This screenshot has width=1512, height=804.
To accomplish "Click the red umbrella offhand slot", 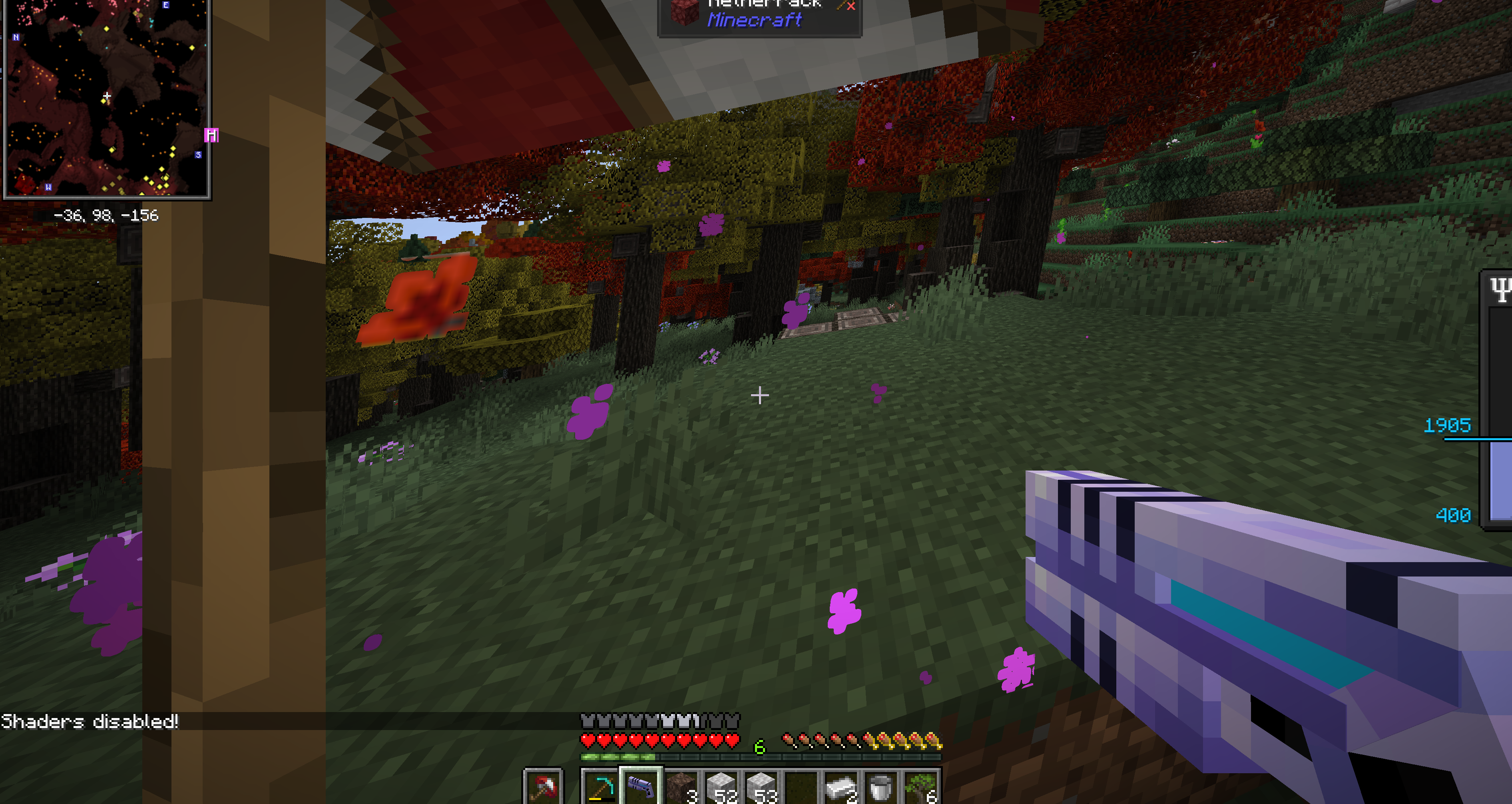I will click(543, 787).
